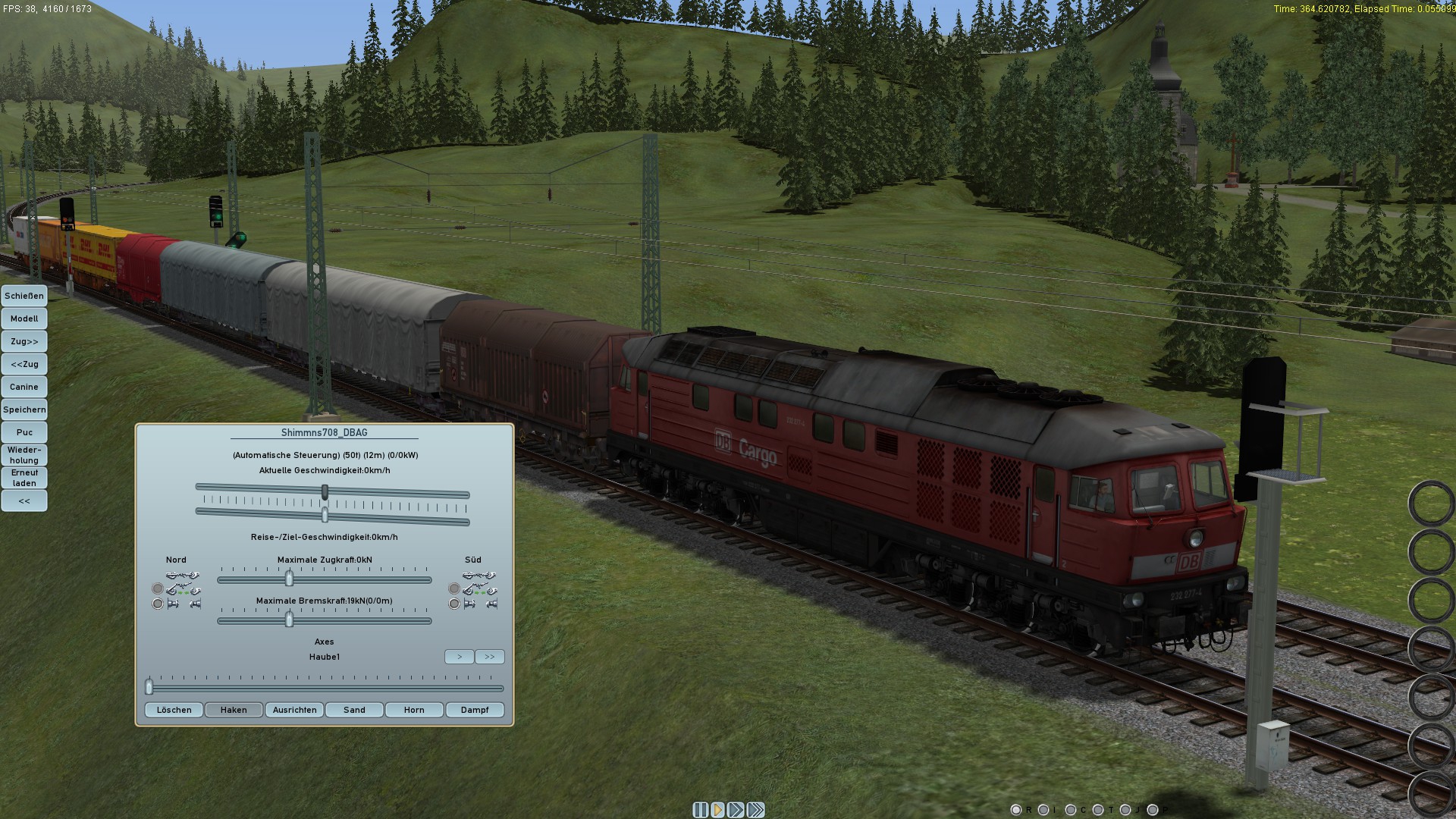Click the Haube1 axis slider track
Screen dimensions: 1456x819
(325, 689)
